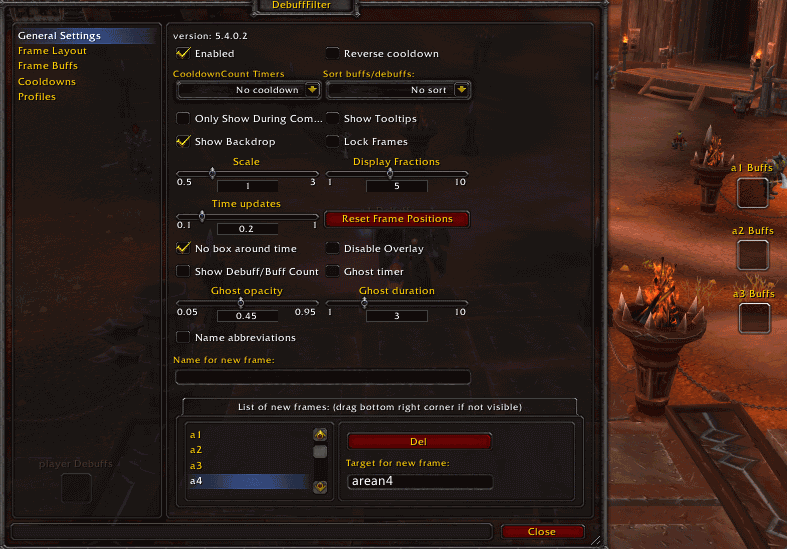The image size is (787, 549).
Task: Open the CooldownCount Timers dropdown
Action: [312, 90]
